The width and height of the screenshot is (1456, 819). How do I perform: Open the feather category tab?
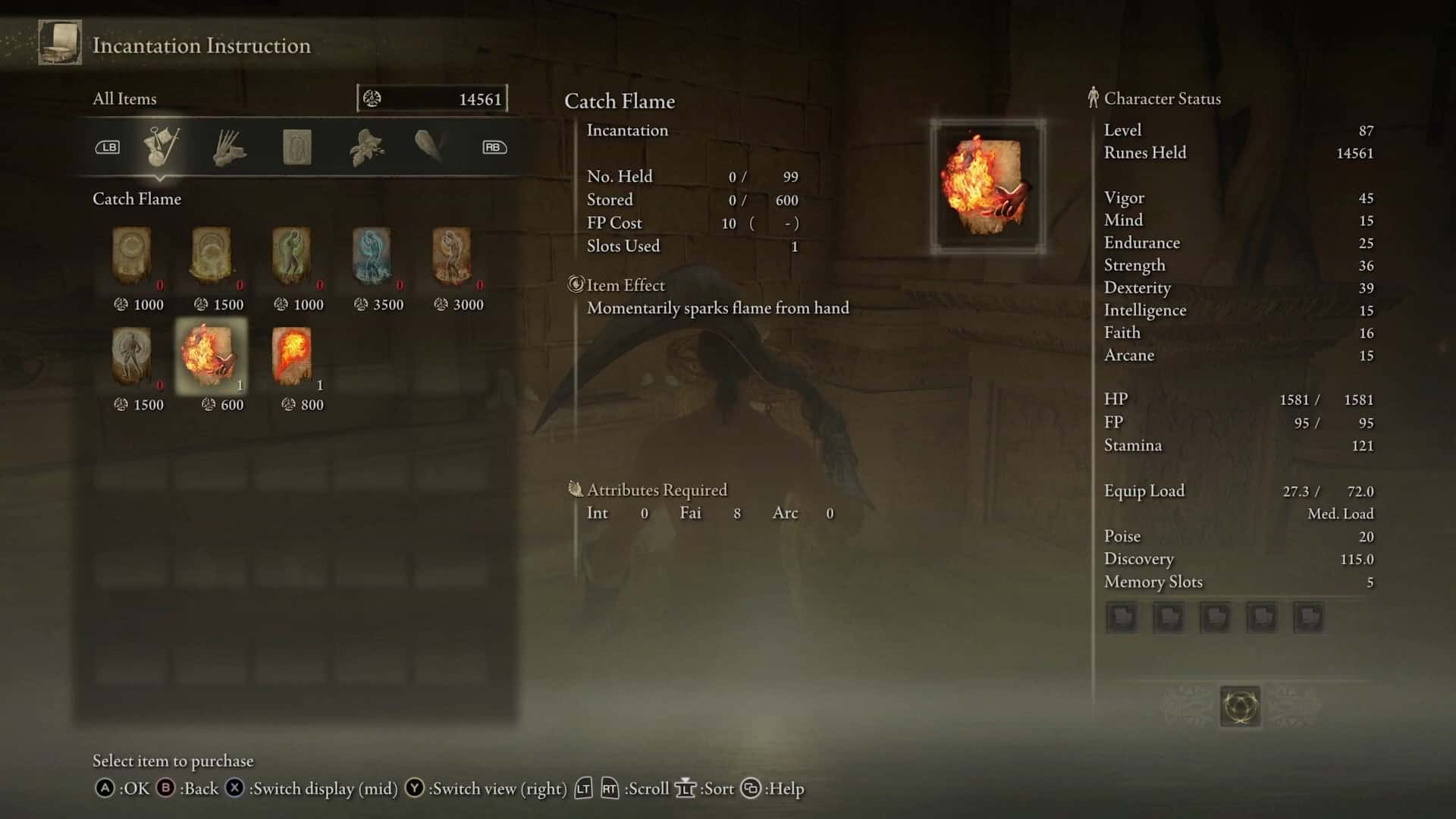point(429,146)
